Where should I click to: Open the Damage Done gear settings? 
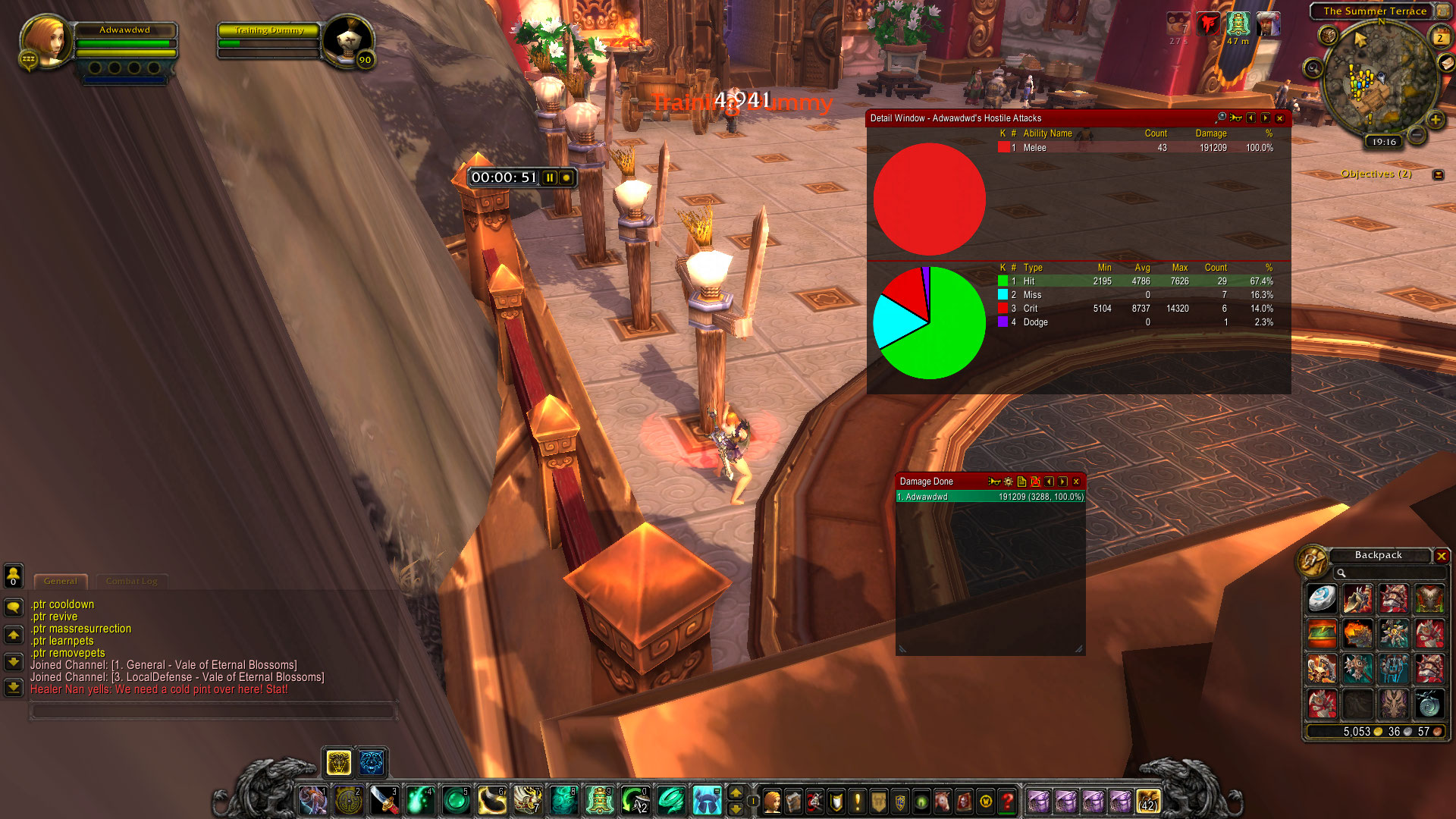coord(1008,482)
